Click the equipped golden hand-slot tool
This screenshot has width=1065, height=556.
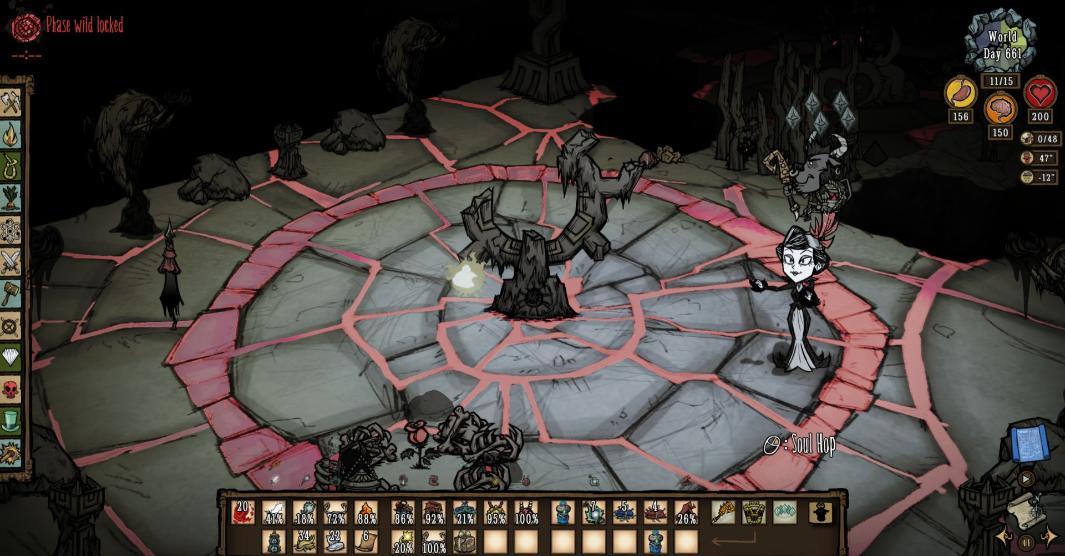[x=723, y=513]
